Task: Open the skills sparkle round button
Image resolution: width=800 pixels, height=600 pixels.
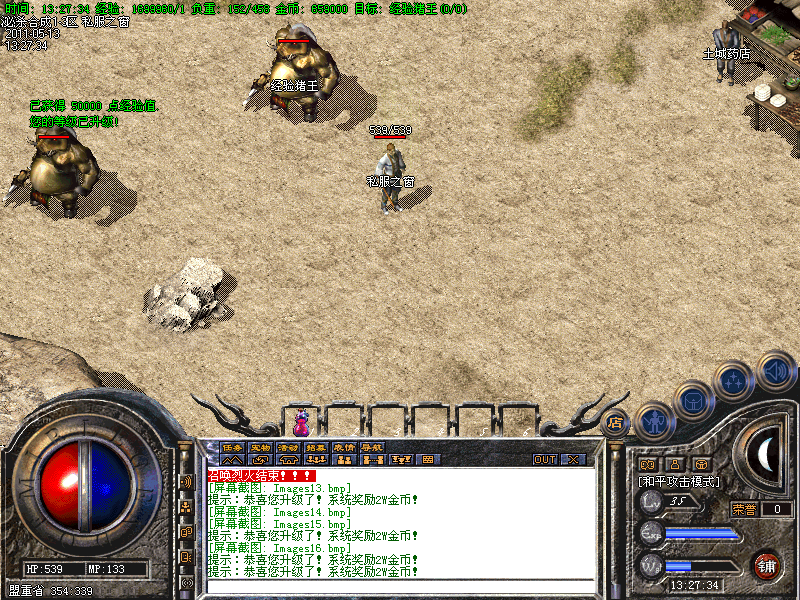Action: click(x=734, y=381)
